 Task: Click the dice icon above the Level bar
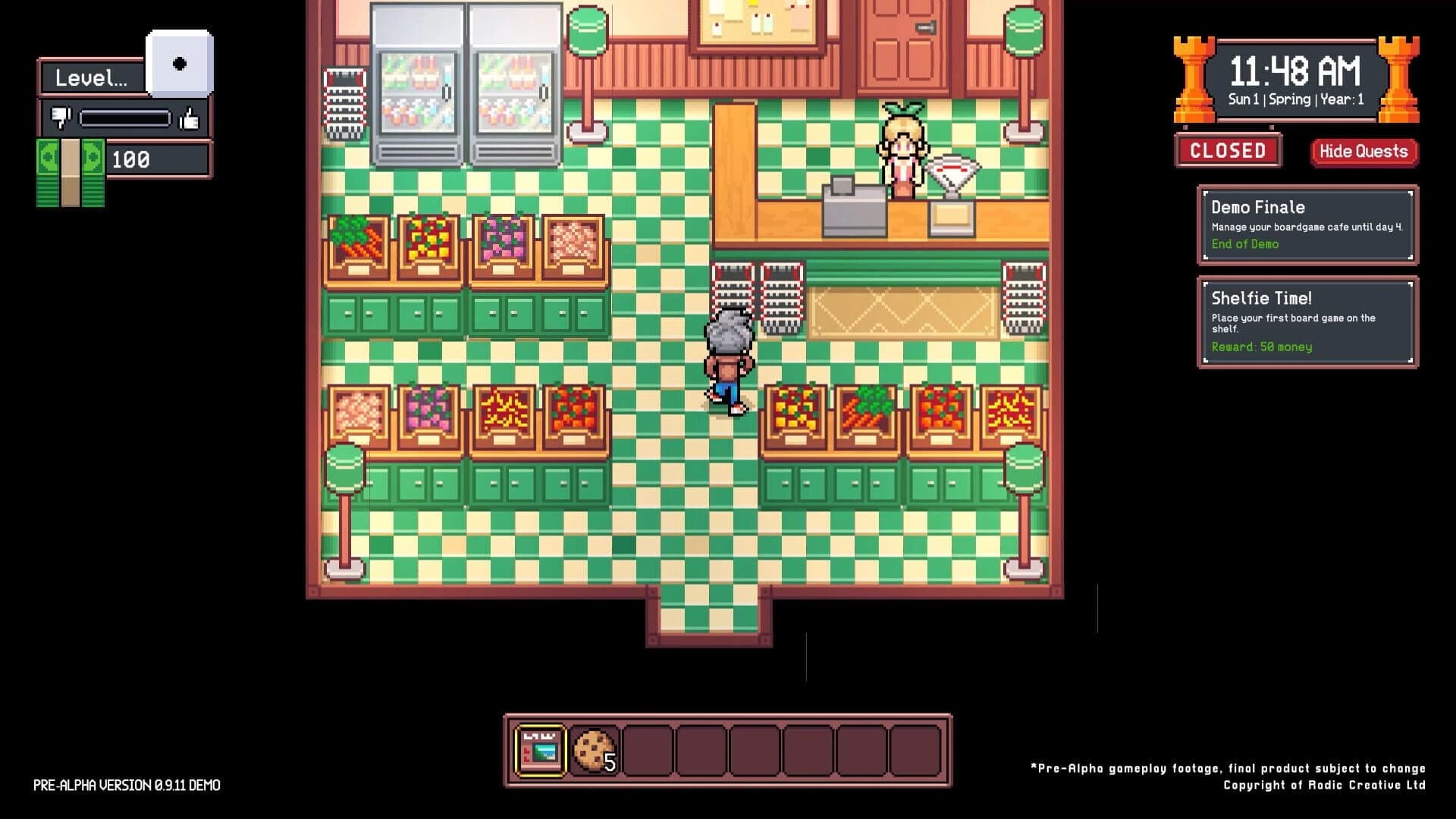(x=179, y=64)
